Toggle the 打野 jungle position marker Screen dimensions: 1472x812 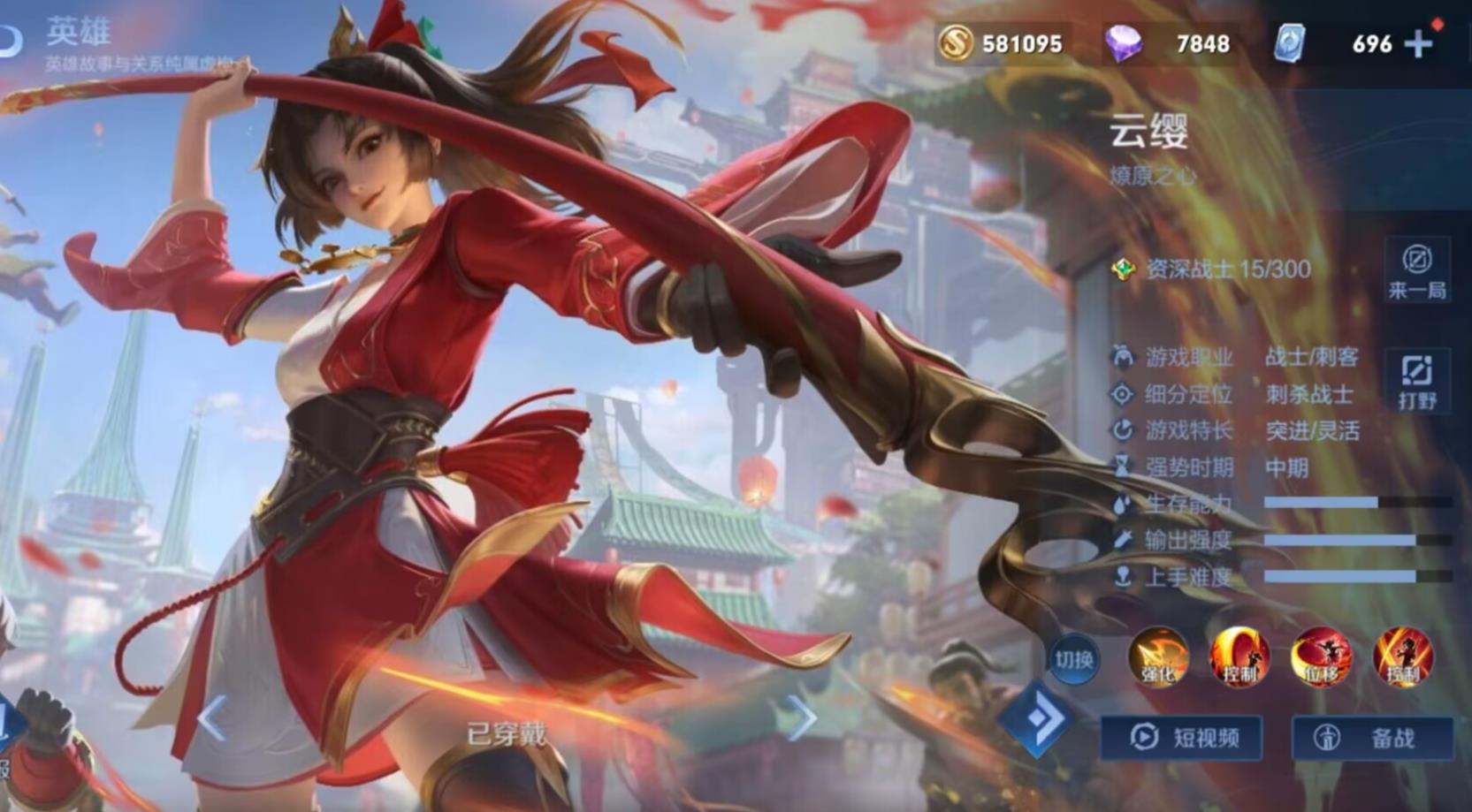1419,378
